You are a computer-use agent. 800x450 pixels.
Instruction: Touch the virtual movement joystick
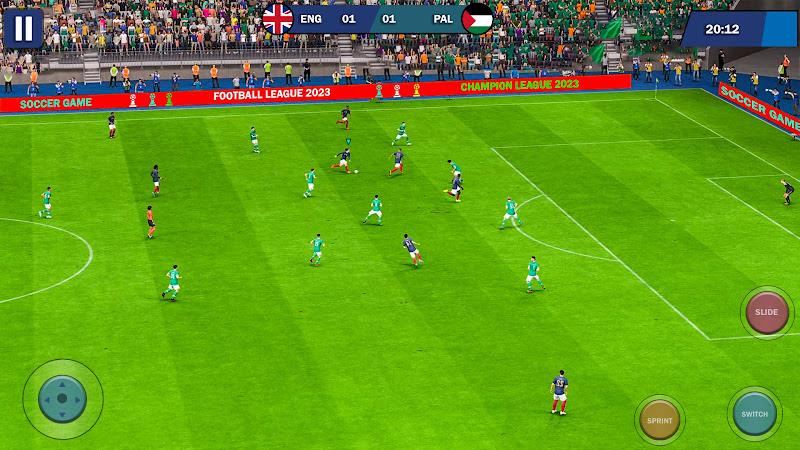[62, 398]
